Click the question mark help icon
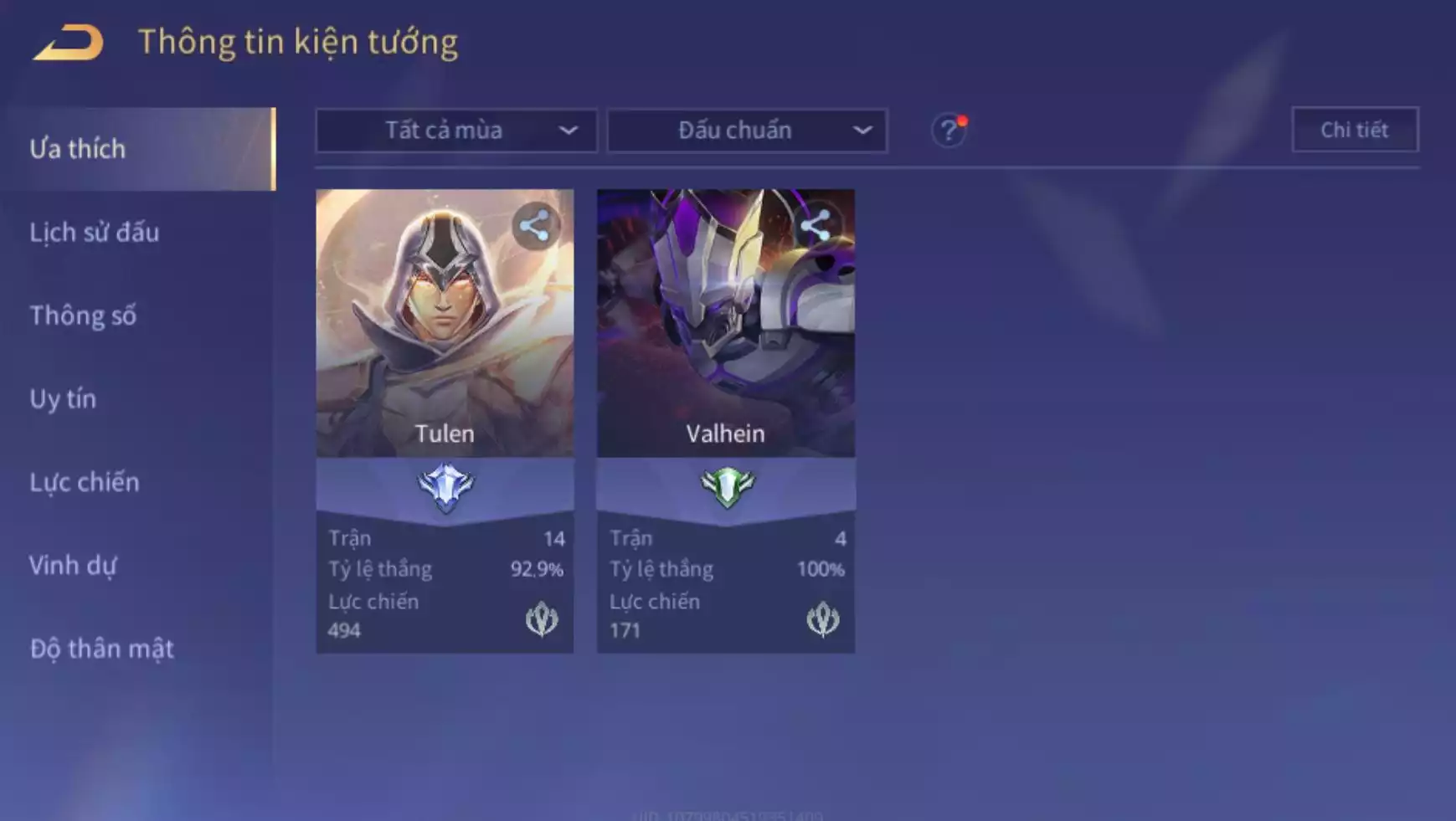The image size is (1456, 821). (949, 131)
